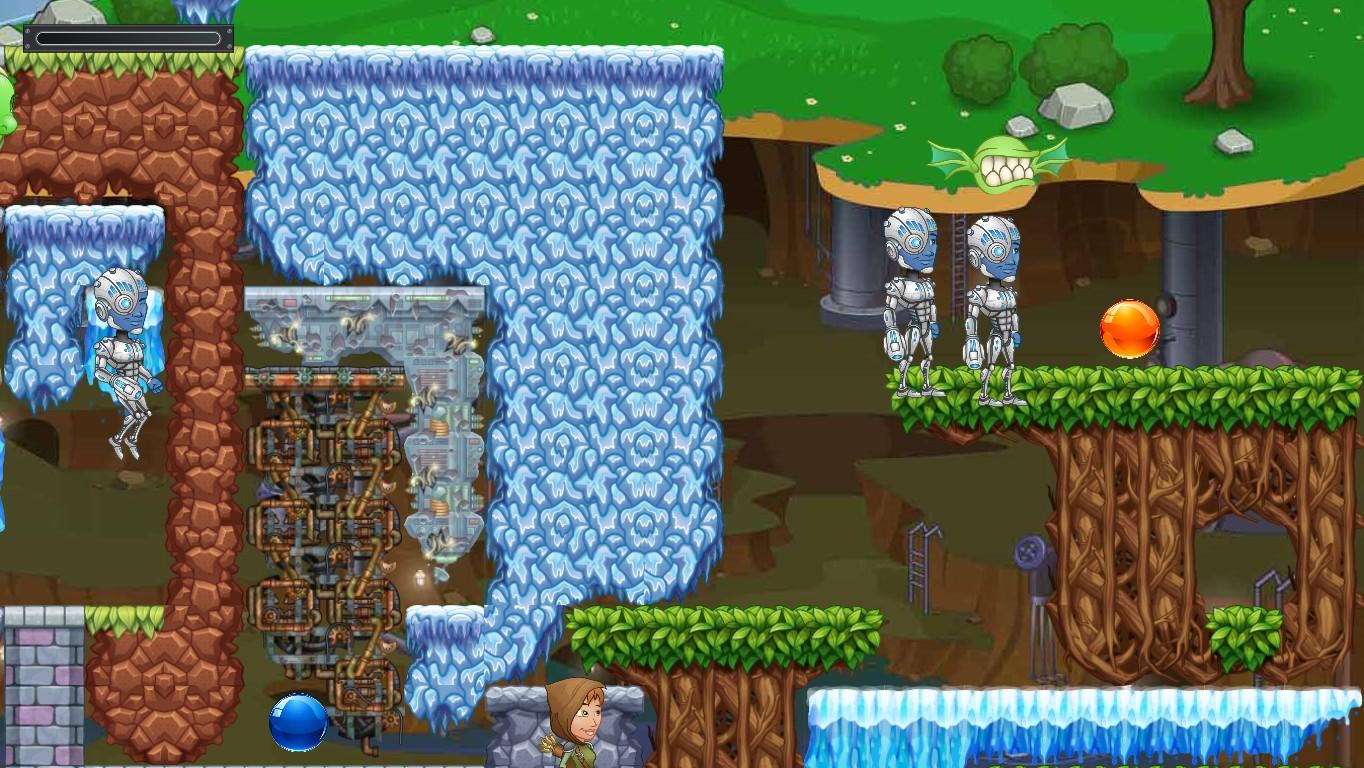Click the health bar at the top left
Viewport: 1364px width, 768px height.
click(128, 36)
